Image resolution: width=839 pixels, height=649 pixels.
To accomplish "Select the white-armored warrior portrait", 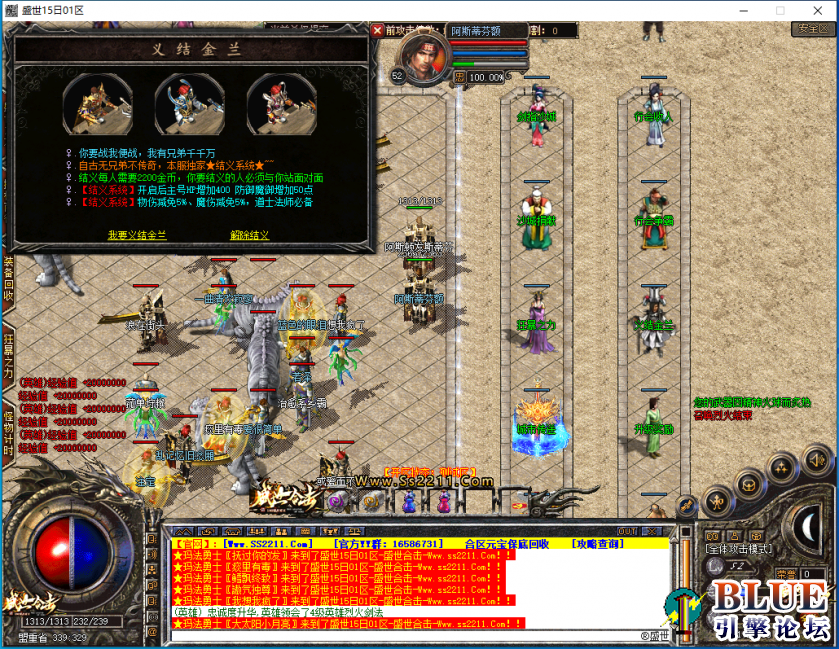I will pos(280,102).
